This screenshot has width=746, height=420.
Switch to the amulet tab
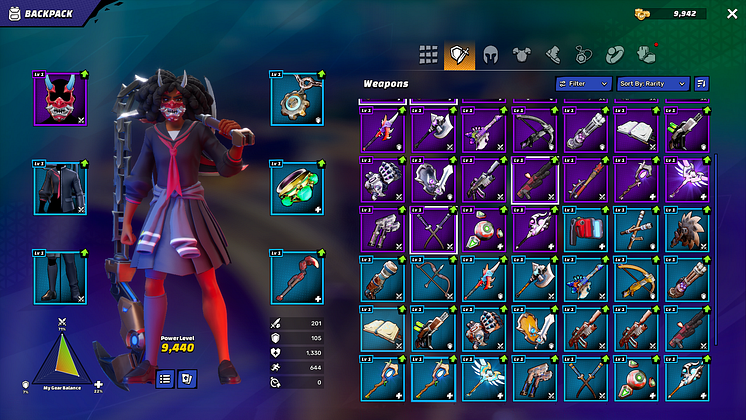pos(583,55)
